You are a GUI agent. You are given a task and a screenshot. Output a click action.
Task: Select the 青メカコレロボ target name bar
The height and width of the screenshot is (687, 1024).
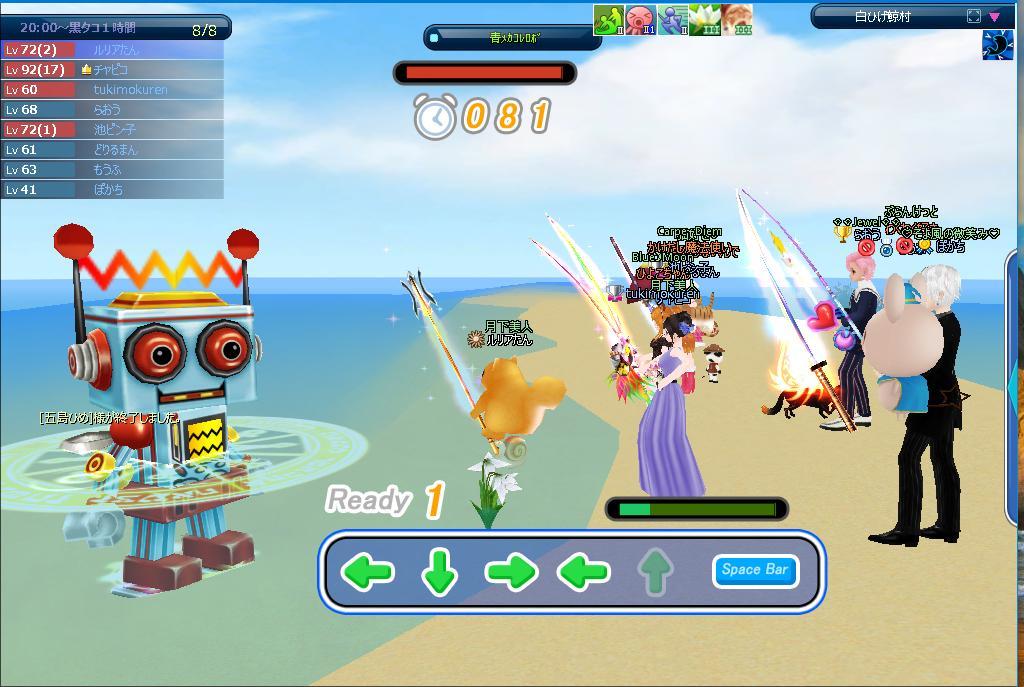click(514, 38)
